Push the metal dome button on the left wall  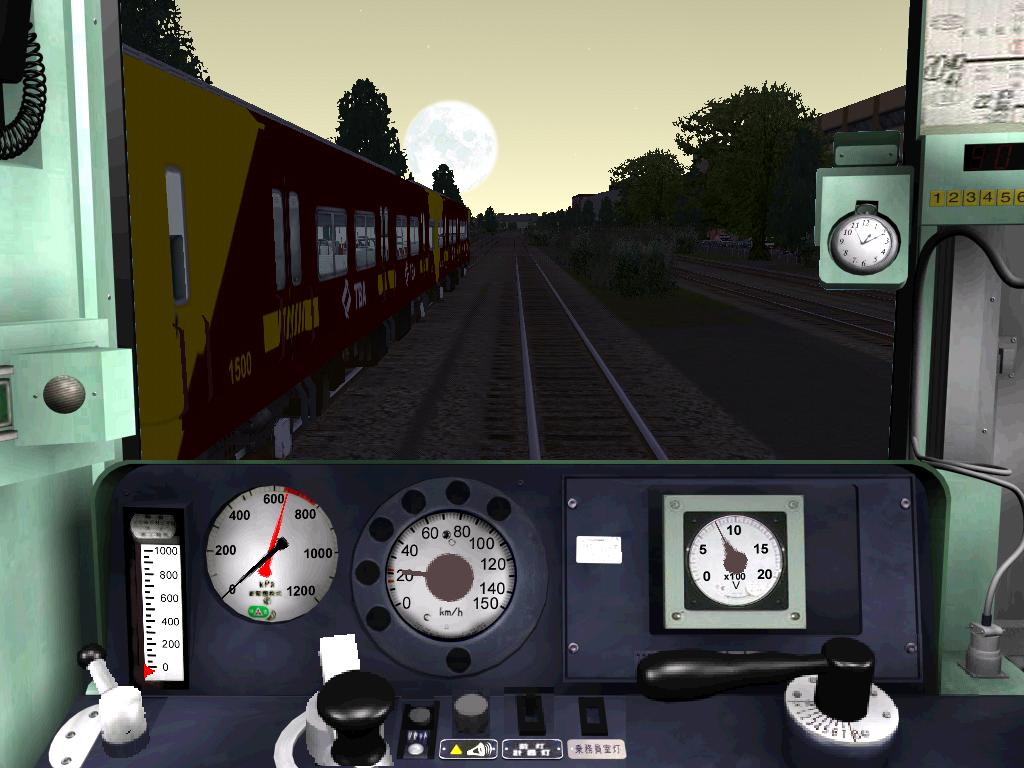tap(64, 394)
